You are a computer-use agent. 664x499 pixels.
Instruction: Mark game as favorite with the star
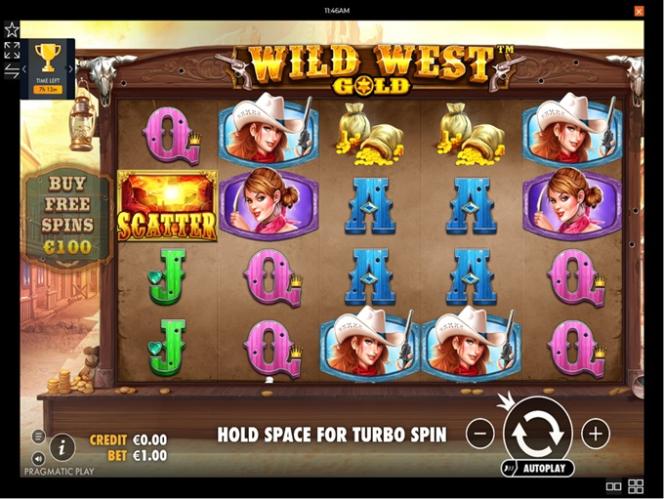12,29
